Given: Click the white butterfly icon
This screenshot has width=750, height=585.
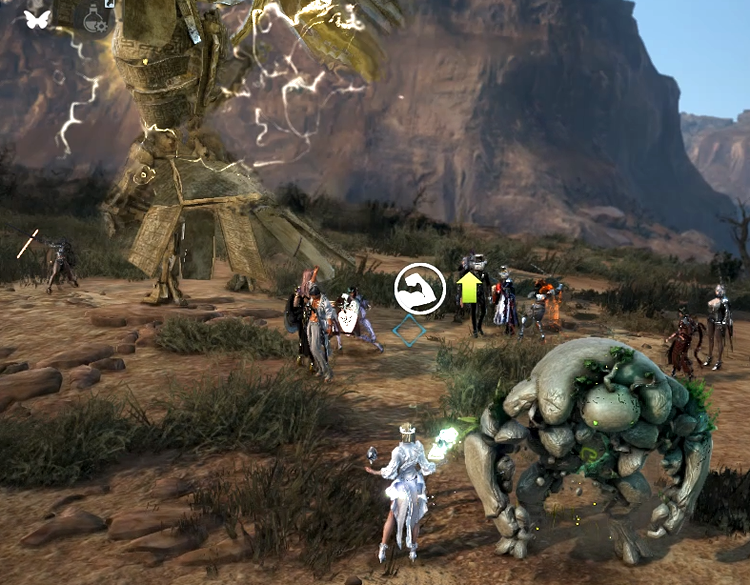Looking at the screenshot, I should 37,18.
